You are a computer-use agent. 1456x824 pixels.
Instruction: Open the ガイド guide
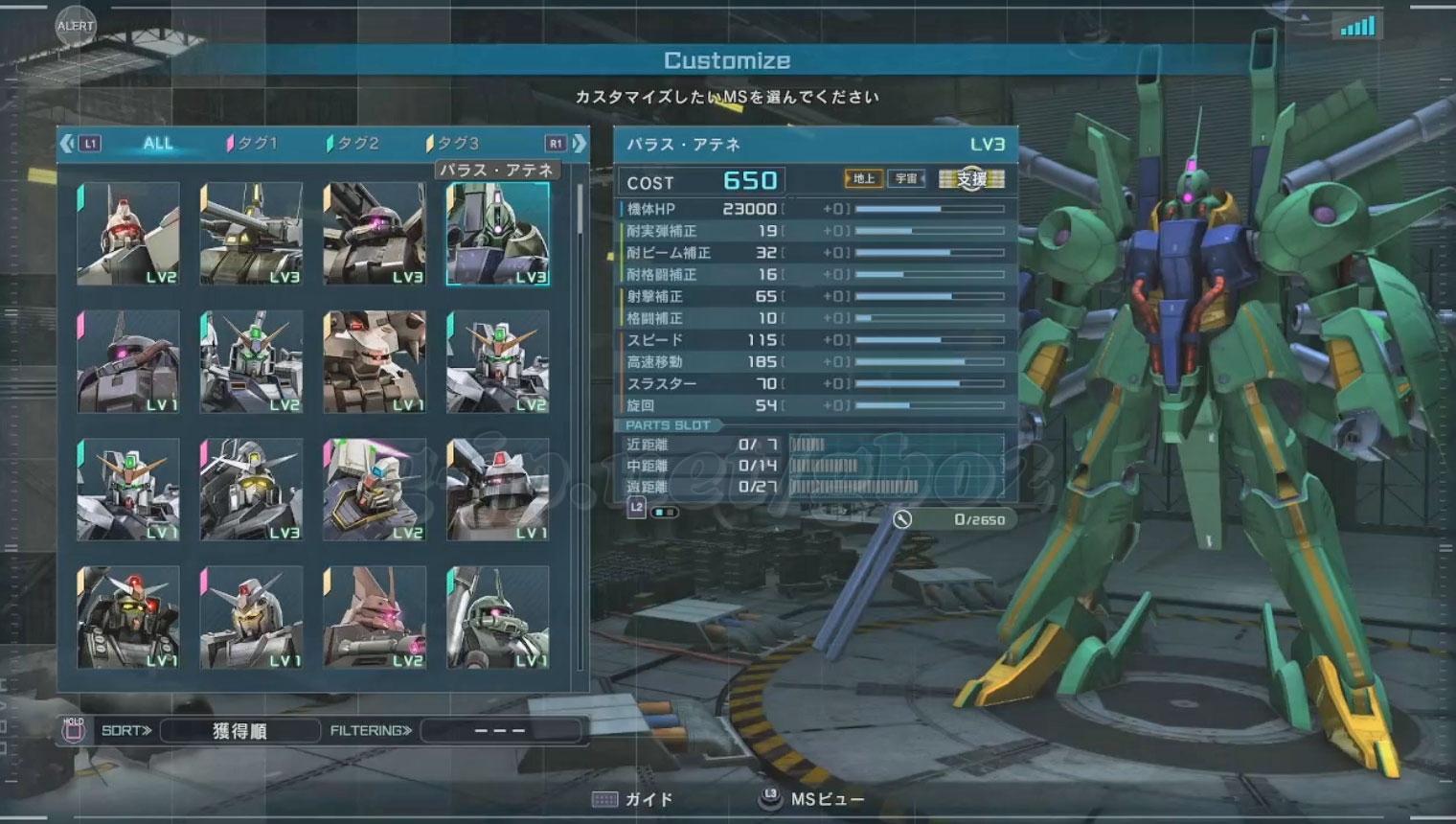[633, 799]
